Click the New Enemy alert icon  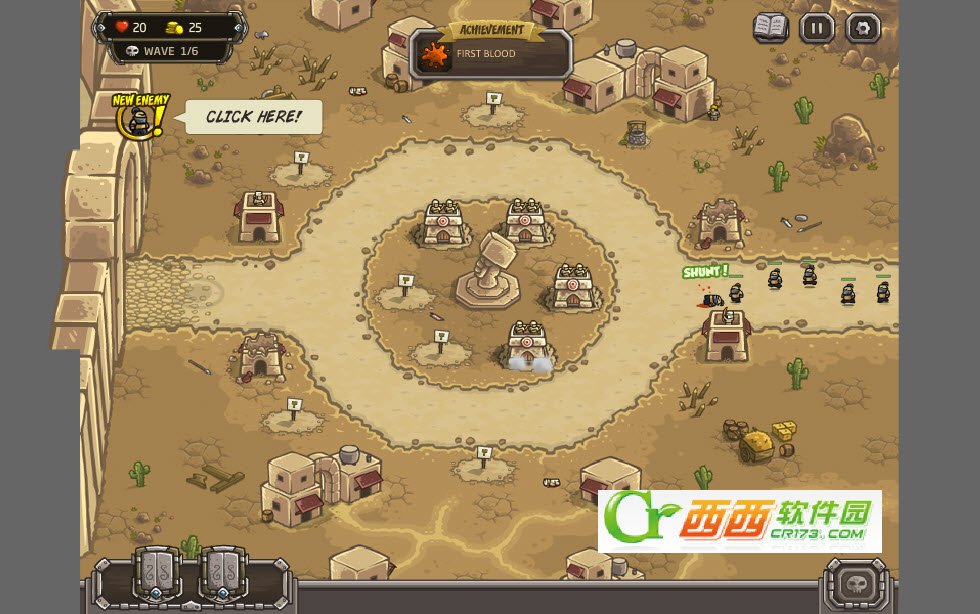[x=140, y=119]
